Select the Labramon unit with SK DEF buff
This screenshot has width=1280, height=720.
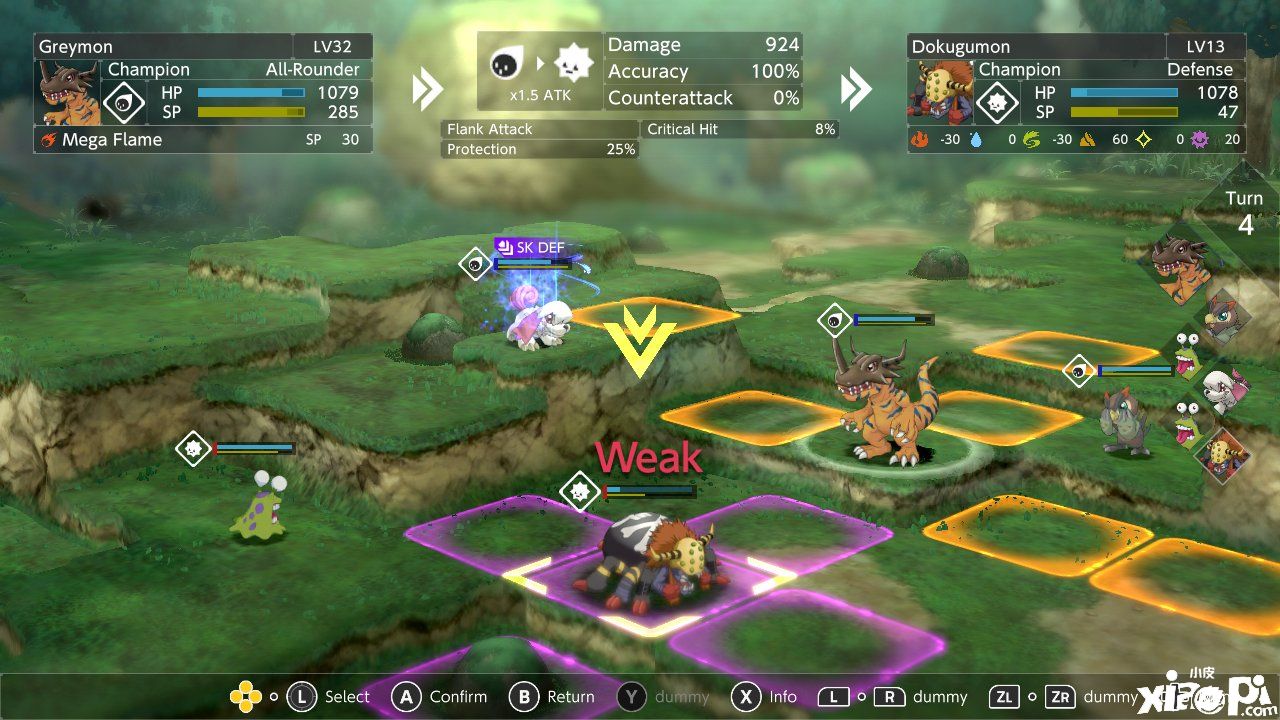pyautogui.click(x=537, y=315)
